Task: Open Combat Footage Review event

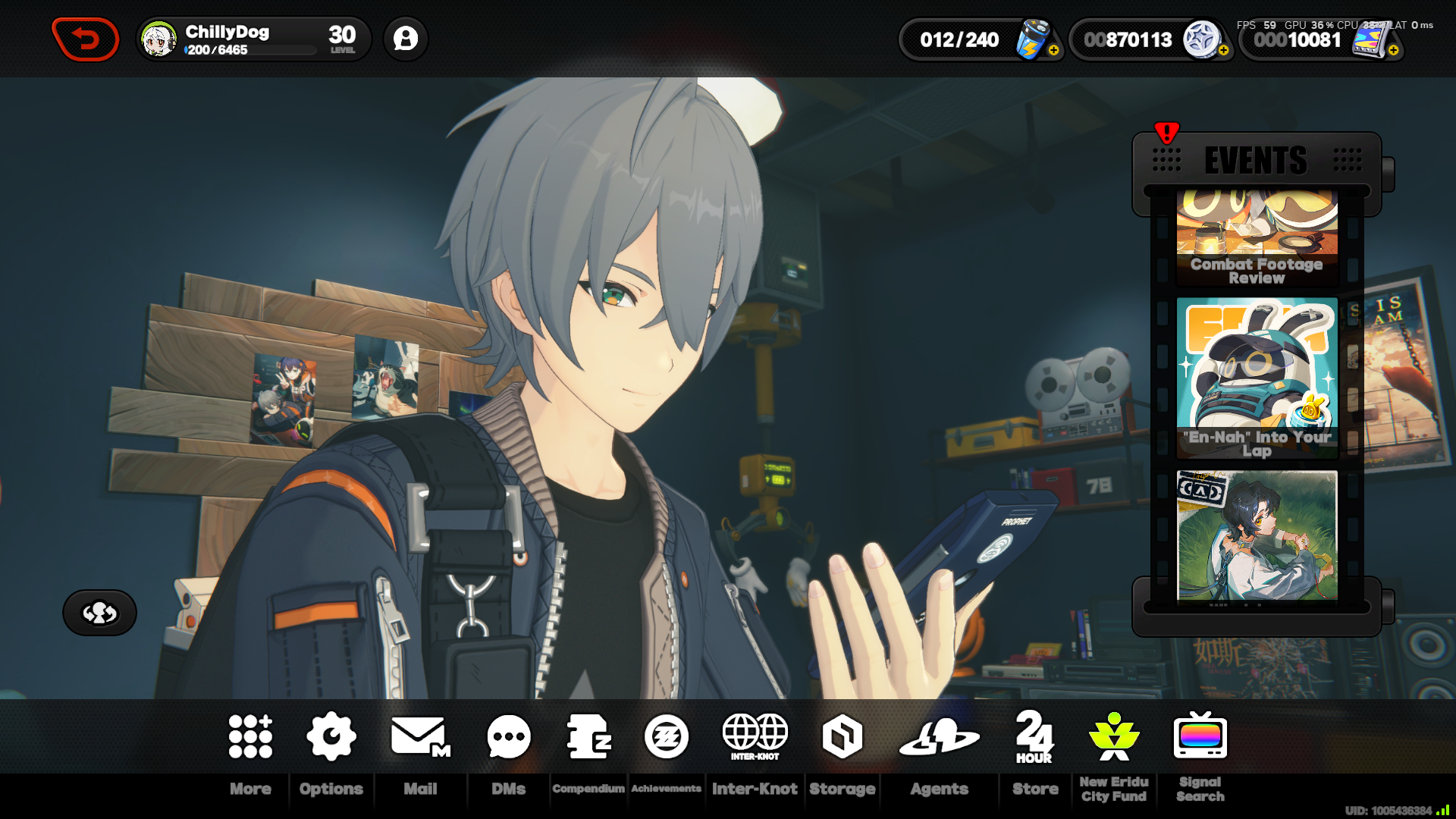Action: click(x=1257, y=237)
